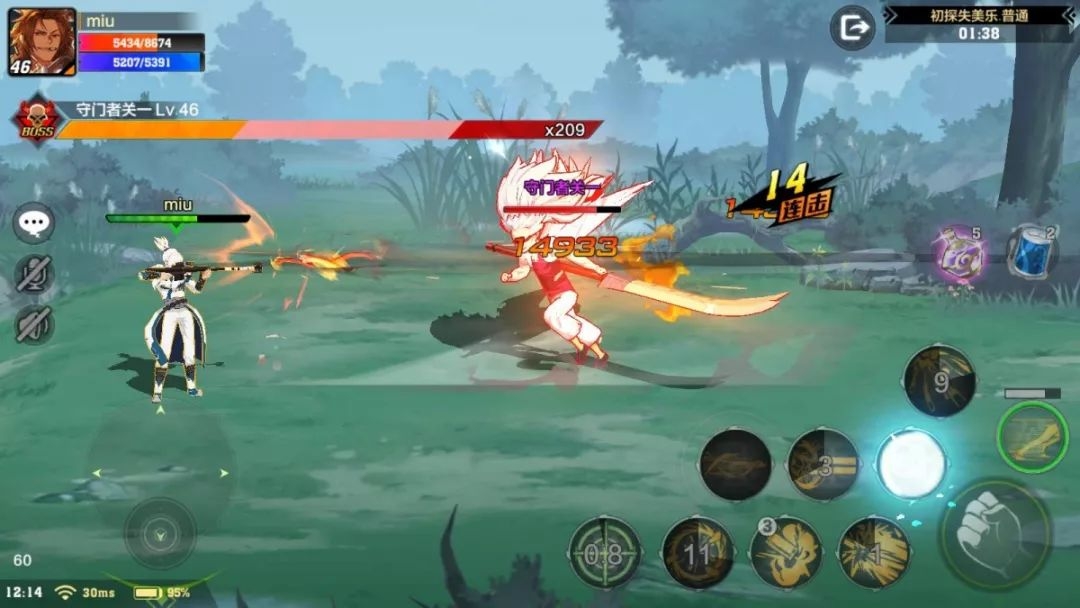Tap the exit stage button
The width and height of the screenshot is (1080, 608).
853,28
